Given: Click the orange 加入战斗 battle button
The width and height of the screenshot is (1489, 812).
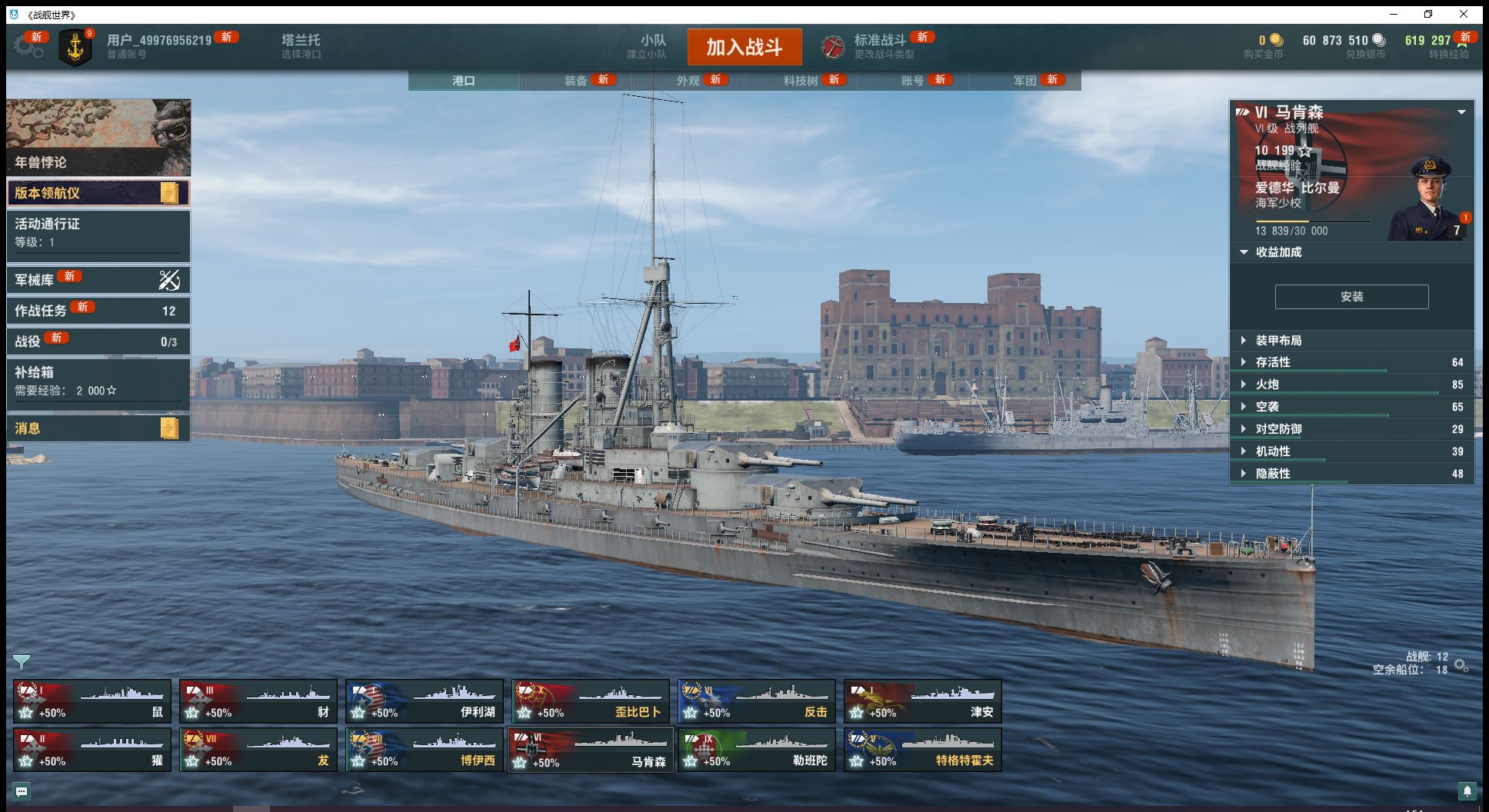Looking at the screenshot, I should [x=744, y=47].
